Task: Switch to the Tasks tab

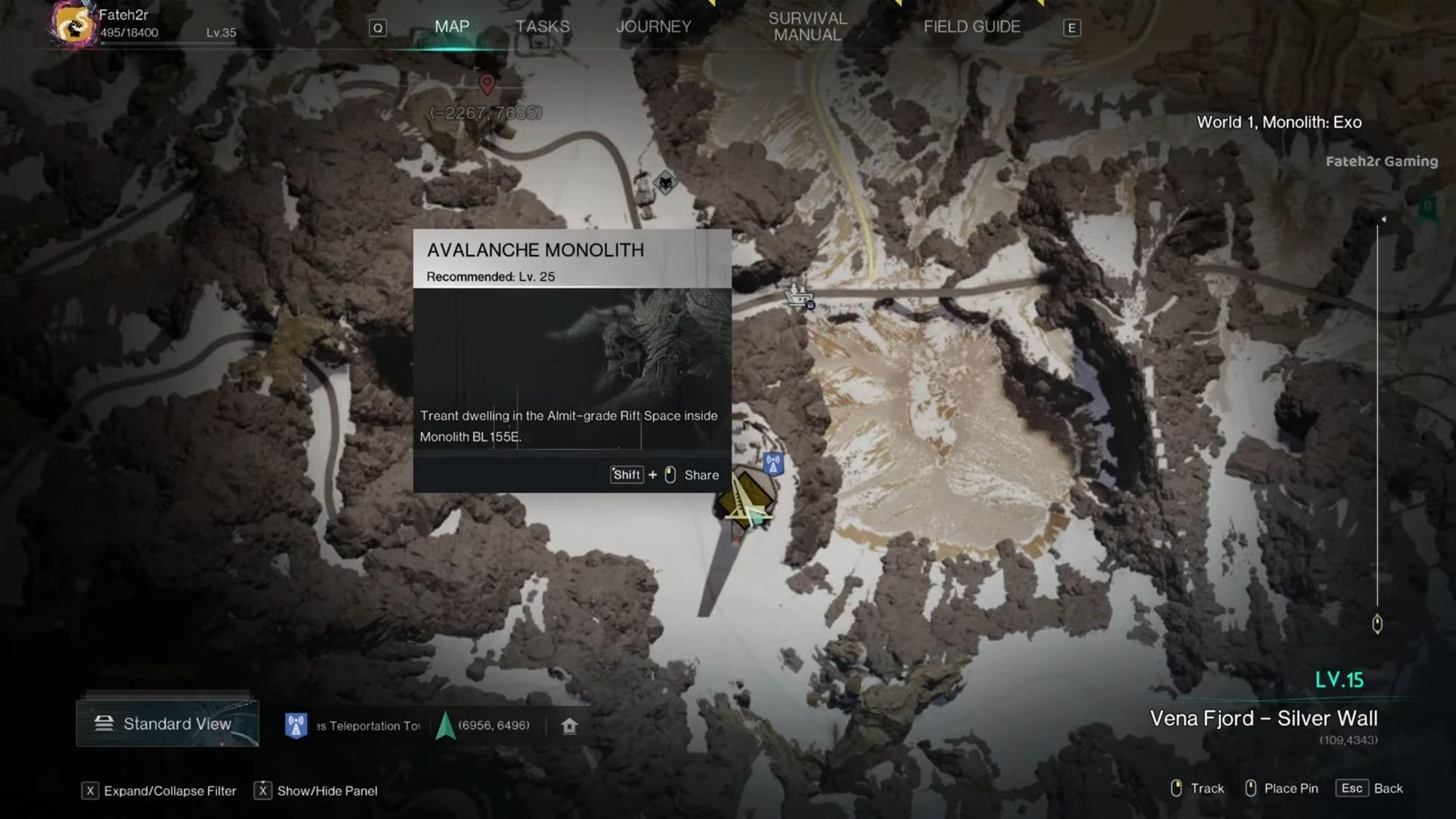Action: 542,27
